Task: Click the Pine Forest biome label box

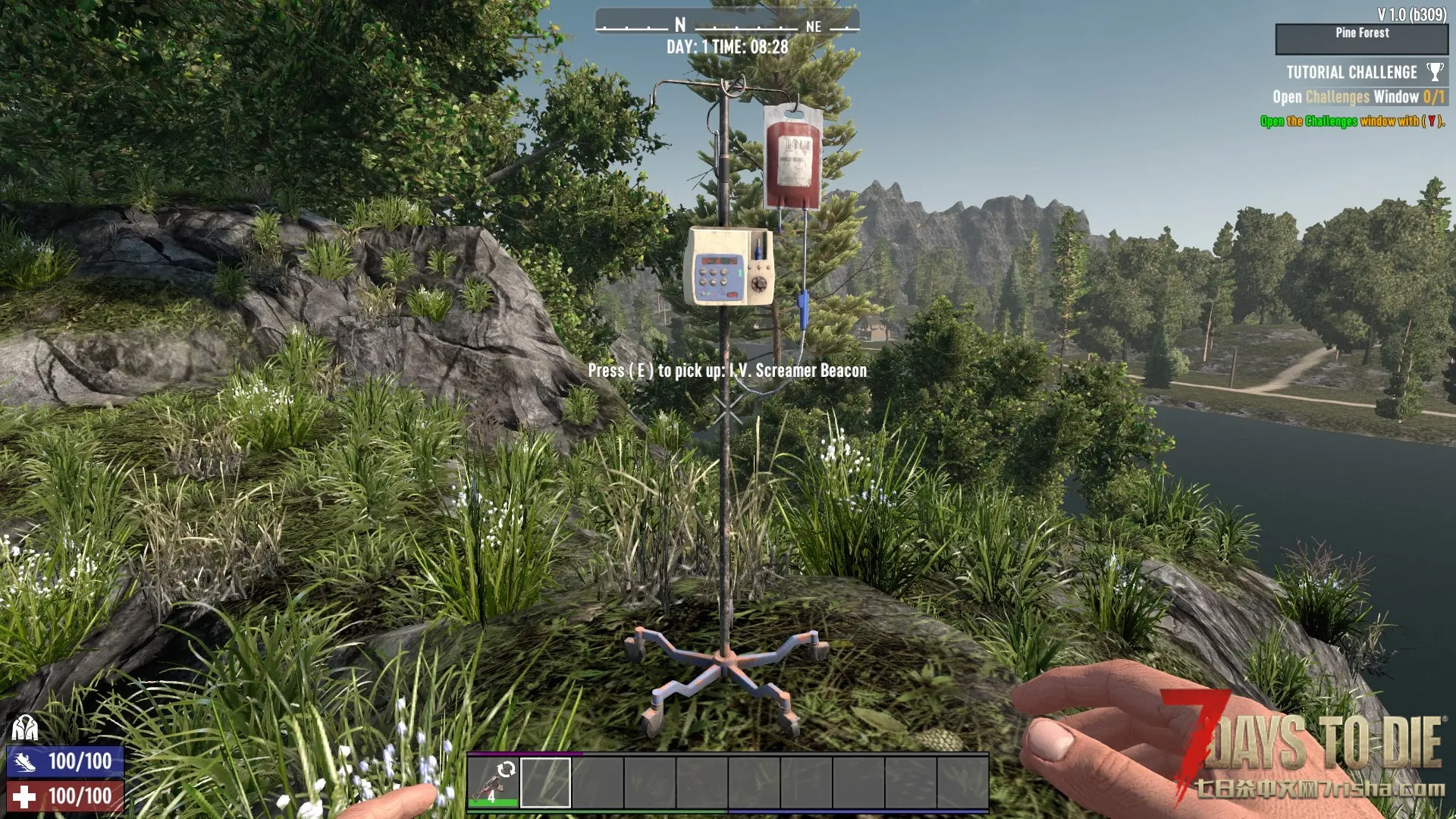Action: point(1361,39)
